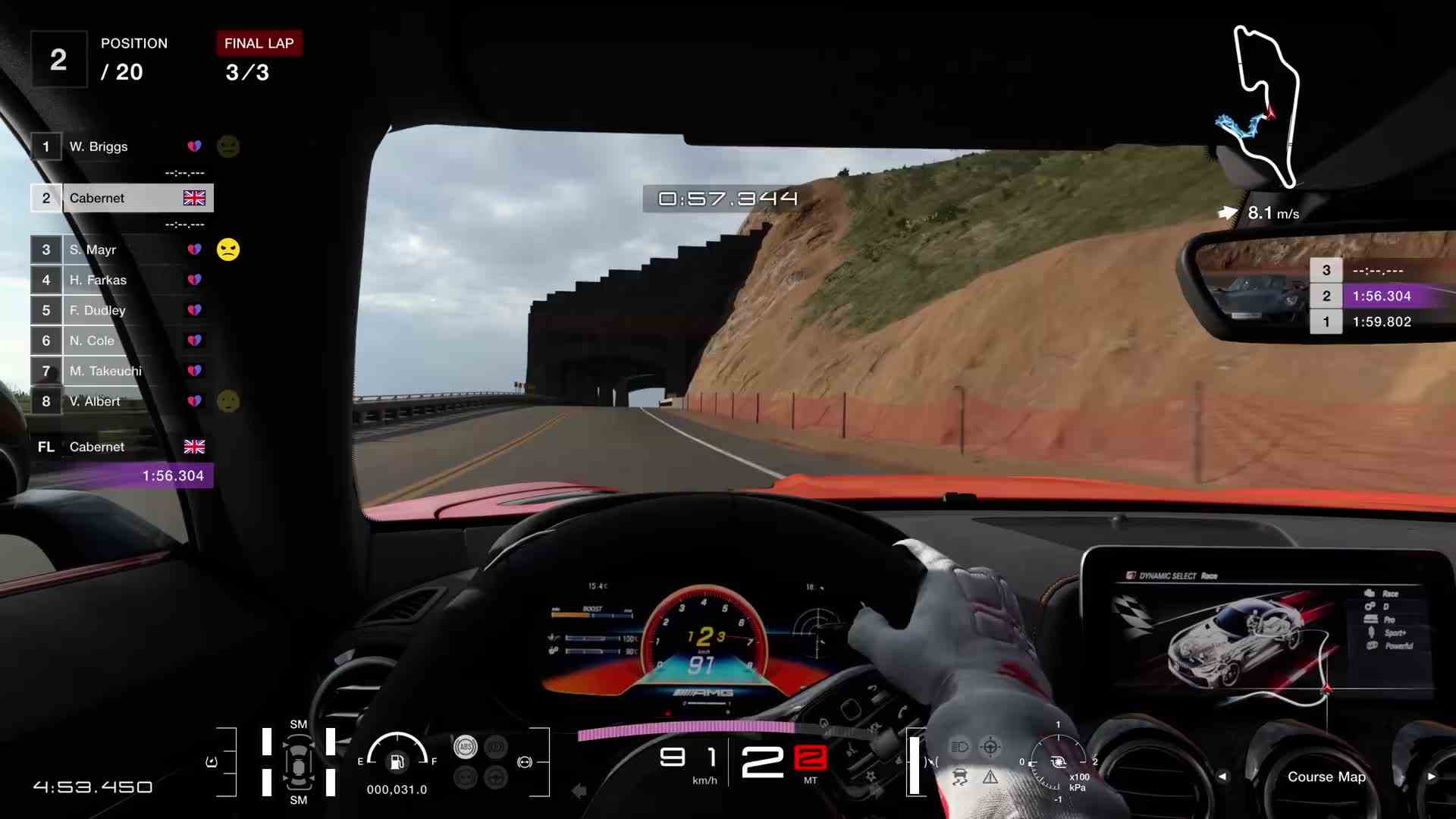Screen dimensions: 1456x819
Task: Select Cabernet in the standings list
Action: pos(96,198)
